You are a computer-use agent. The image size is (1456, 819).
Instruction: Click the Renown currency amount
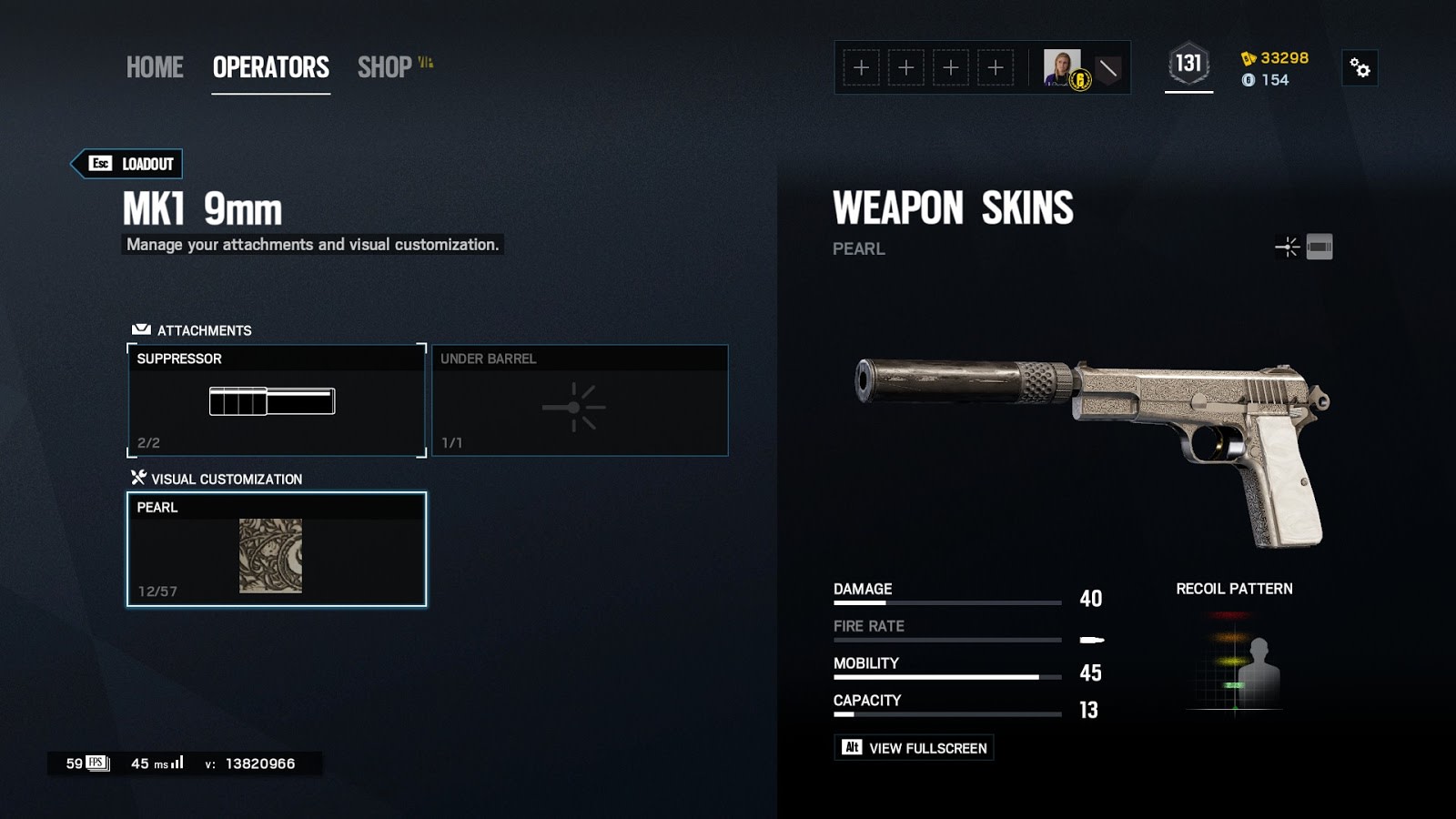tap(1275, 58)
